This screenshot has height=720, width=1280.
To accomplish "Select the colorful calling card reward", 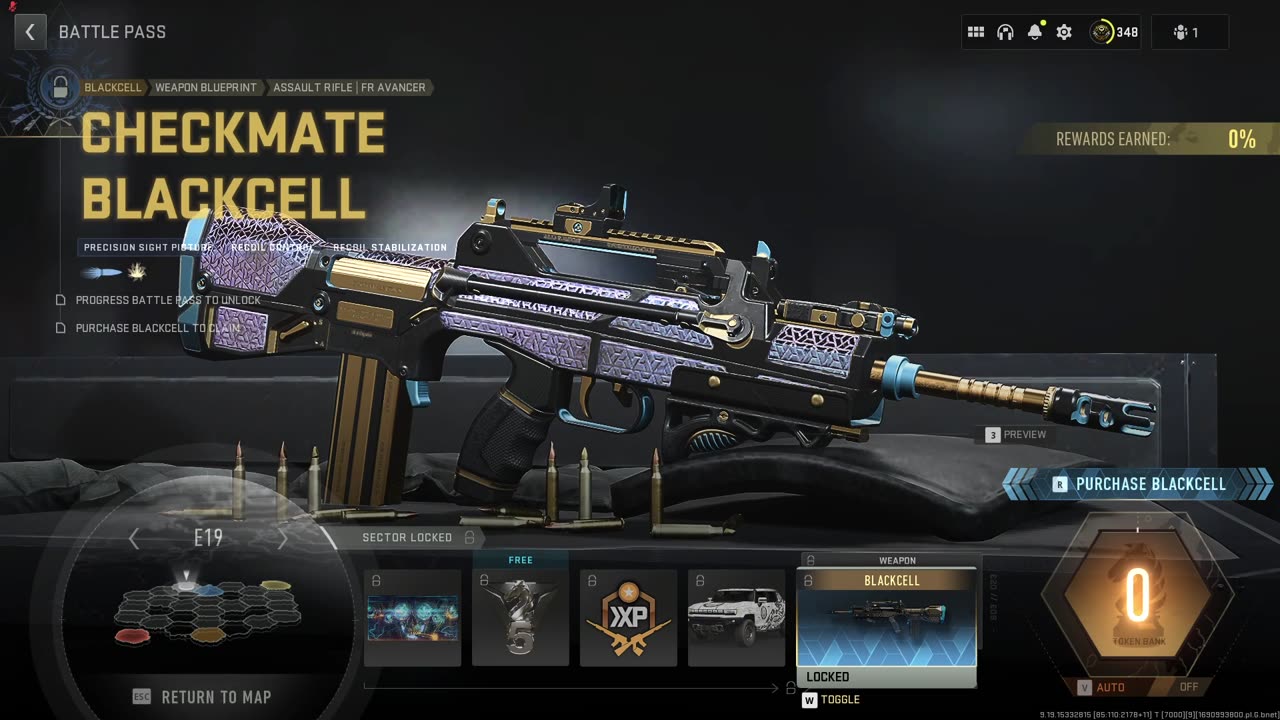I will coord(412,618).
